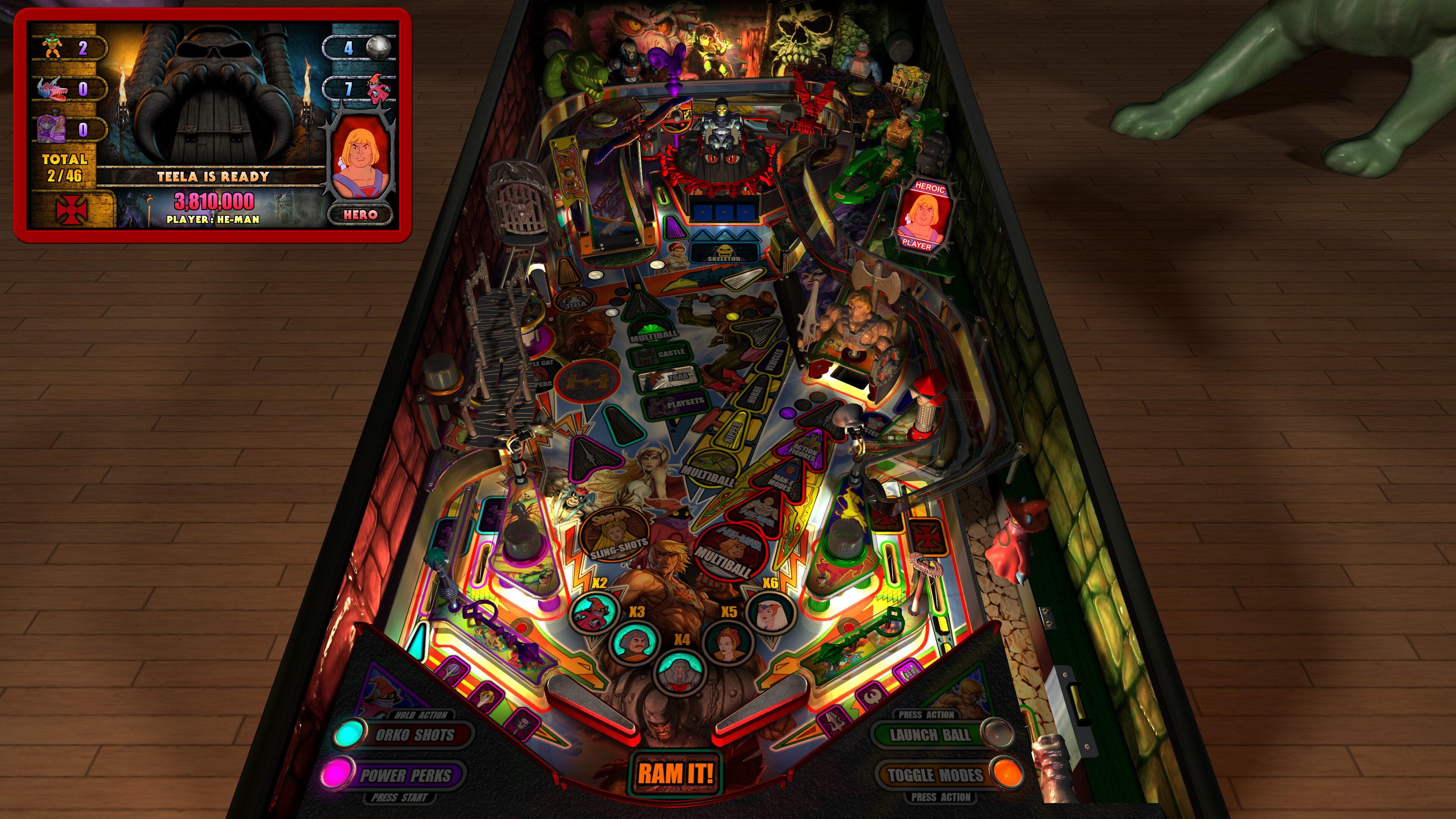This screenshot has width=1456, height=819.
Task: Click the HERO label on the scoreboard
Action: 360,215
